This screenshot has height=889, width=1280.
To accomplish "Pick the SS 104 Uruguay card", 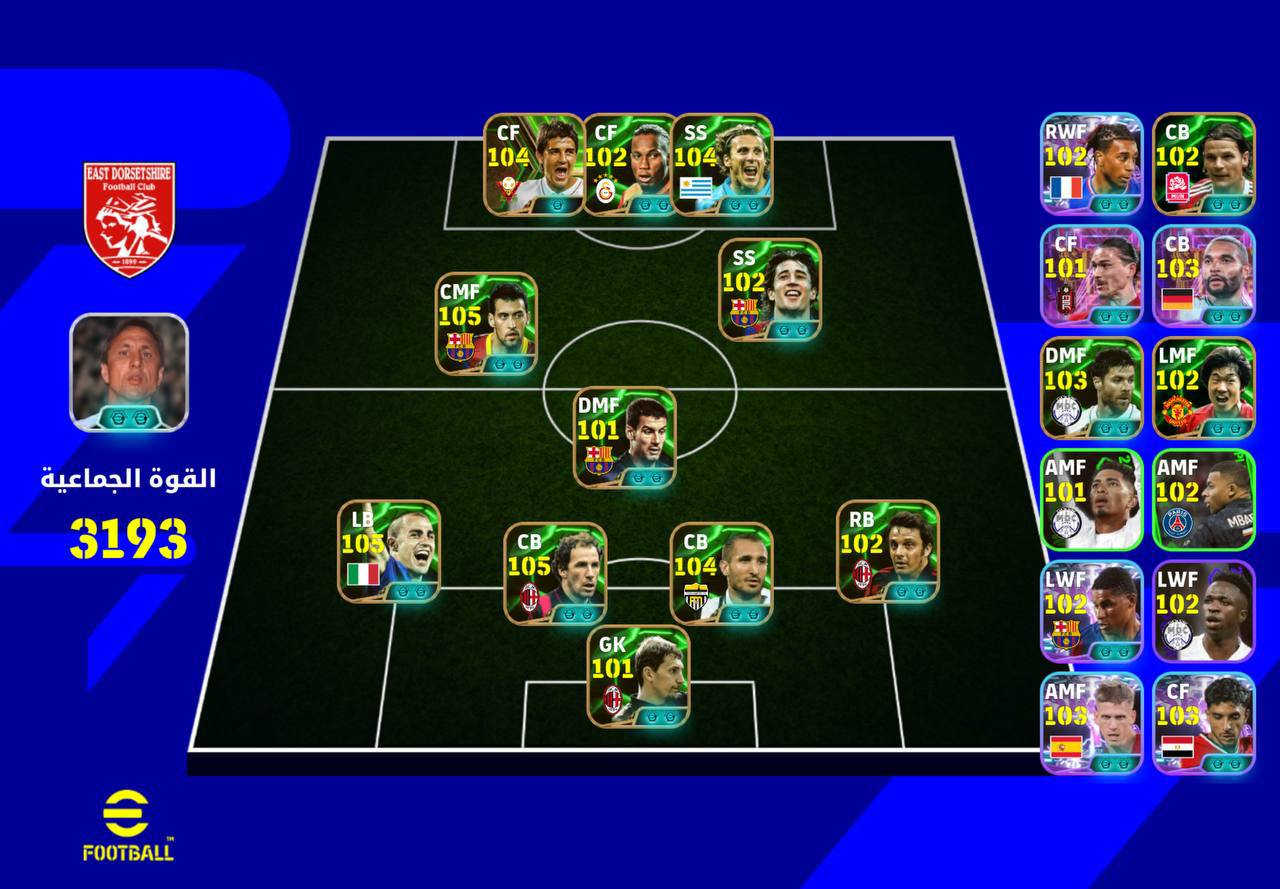I will click(x=722, y=165).
